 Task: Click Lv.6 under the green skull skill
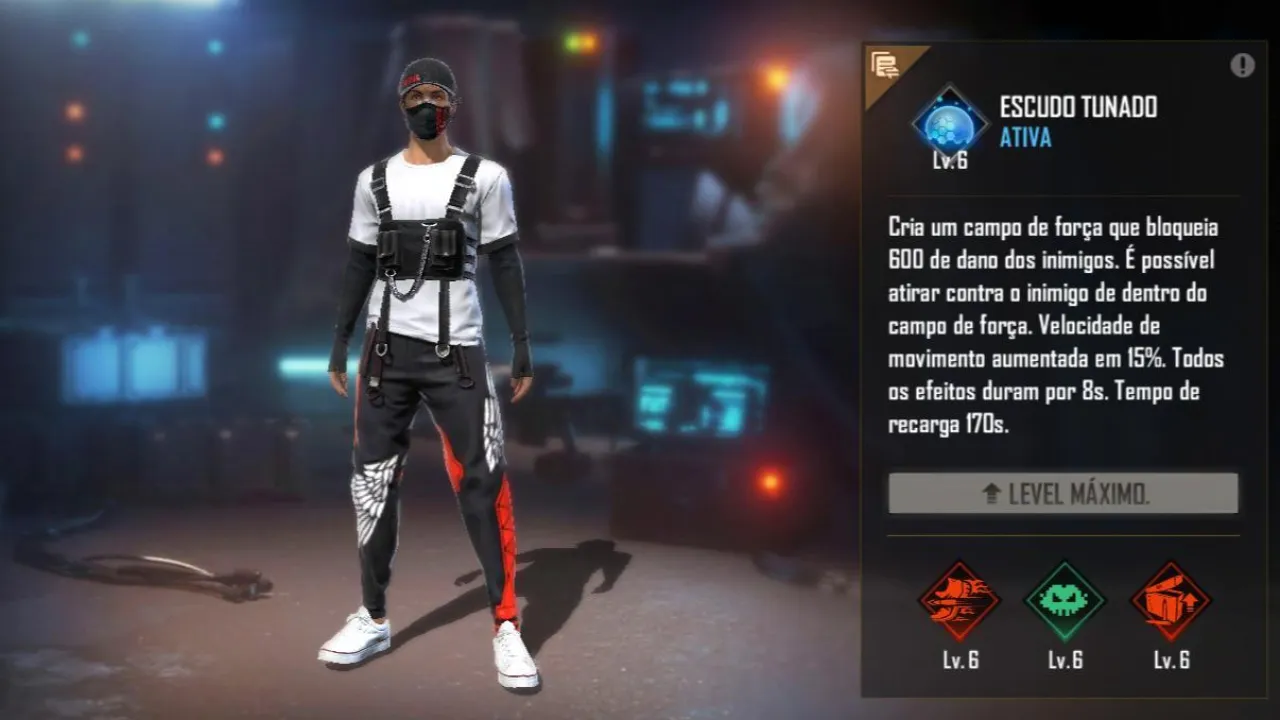coord(1063,661)
